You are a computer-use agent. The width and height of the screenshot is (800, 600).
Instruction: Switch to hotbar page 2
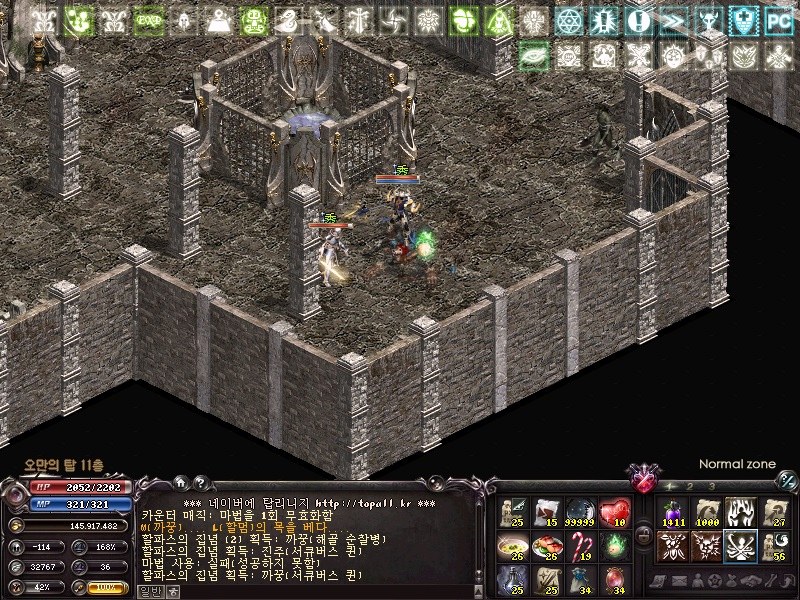[690, 486]
